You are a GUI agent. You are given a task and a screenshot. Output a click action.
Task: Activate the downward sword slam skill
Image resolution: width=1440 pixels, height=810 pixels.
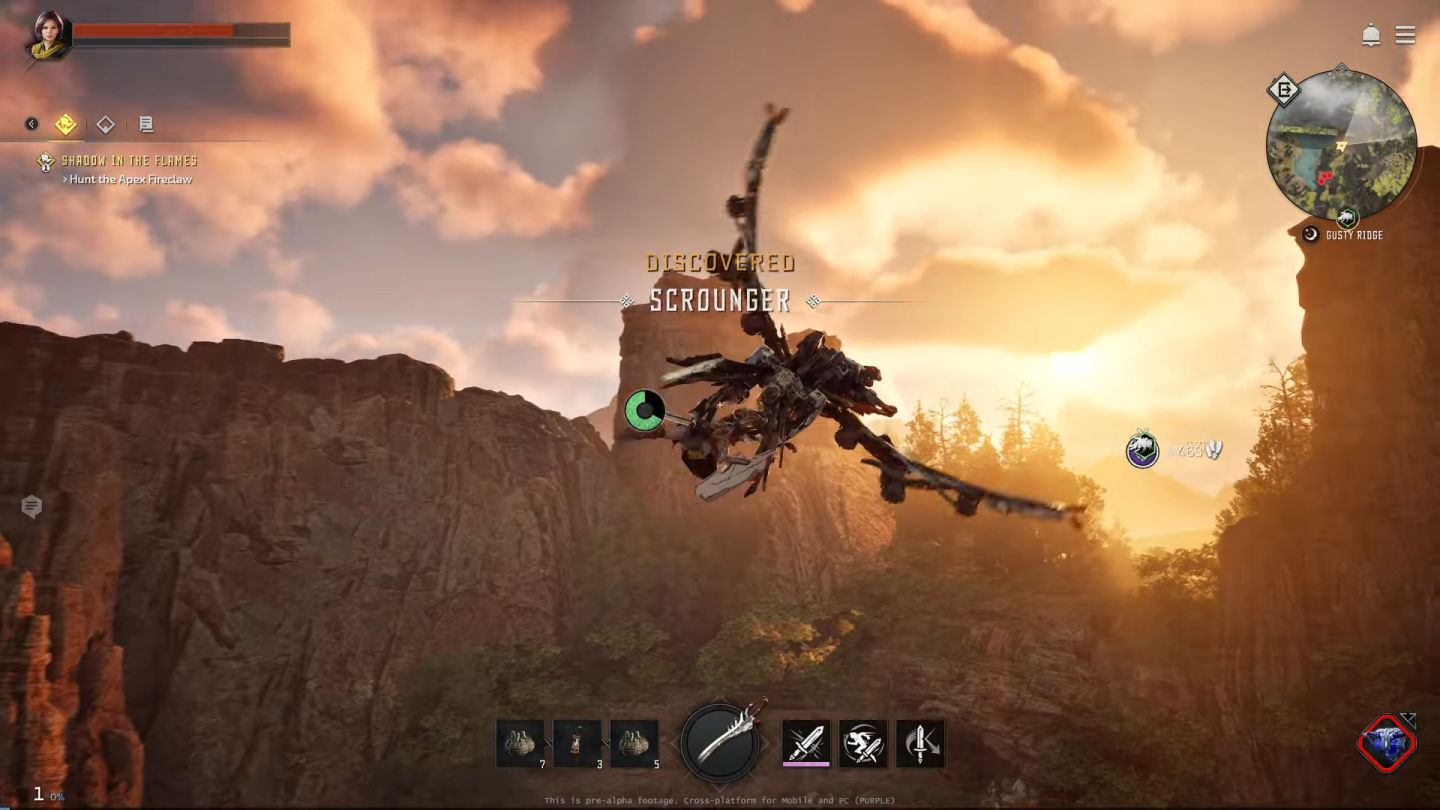click(920, 743)
